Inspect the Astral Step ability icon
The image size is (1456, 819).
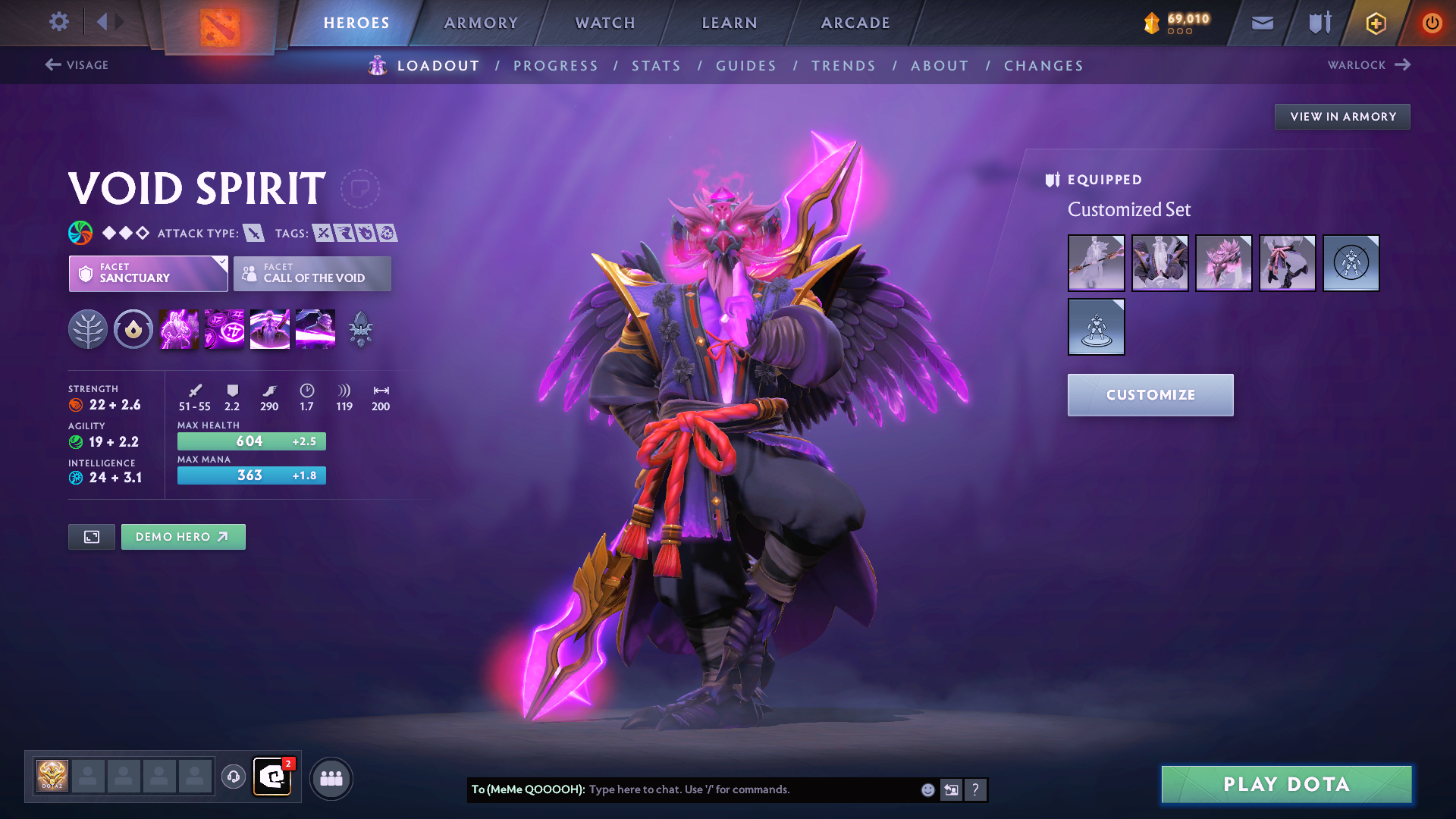(315, 328)
